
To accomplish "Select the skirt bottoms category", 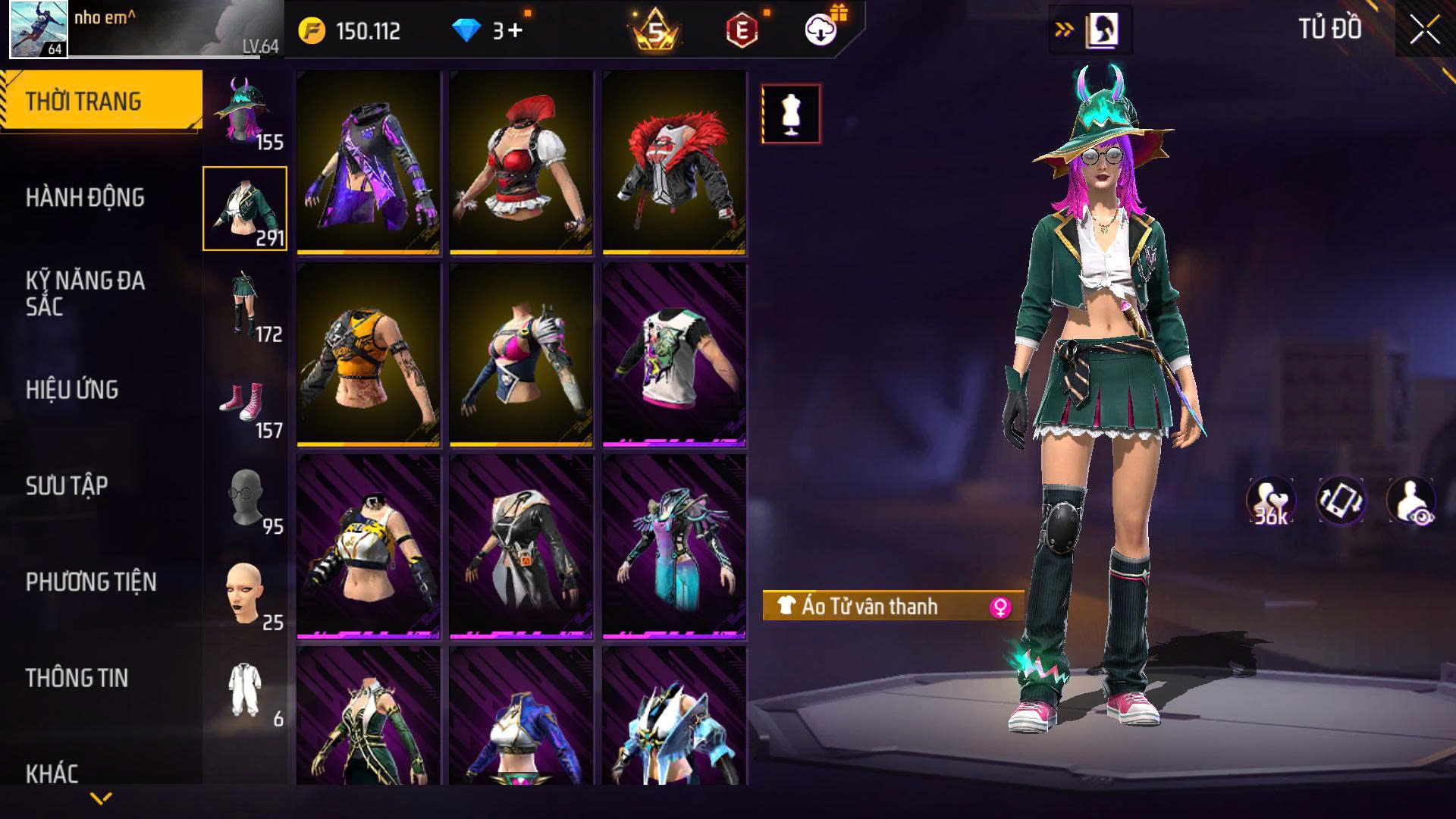I will (244, 305).
